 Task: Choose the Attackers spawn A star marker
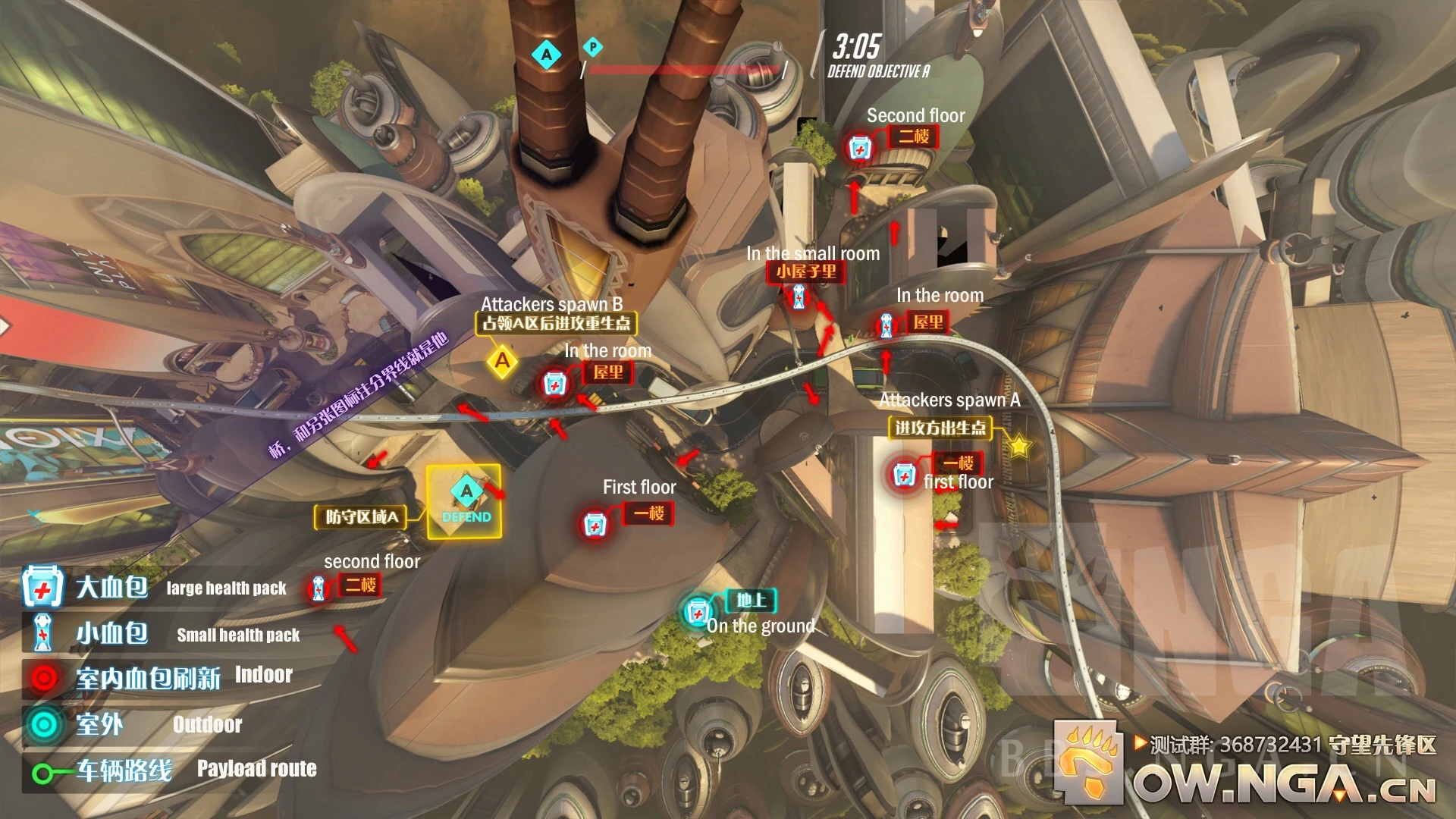pos(1019,446)
